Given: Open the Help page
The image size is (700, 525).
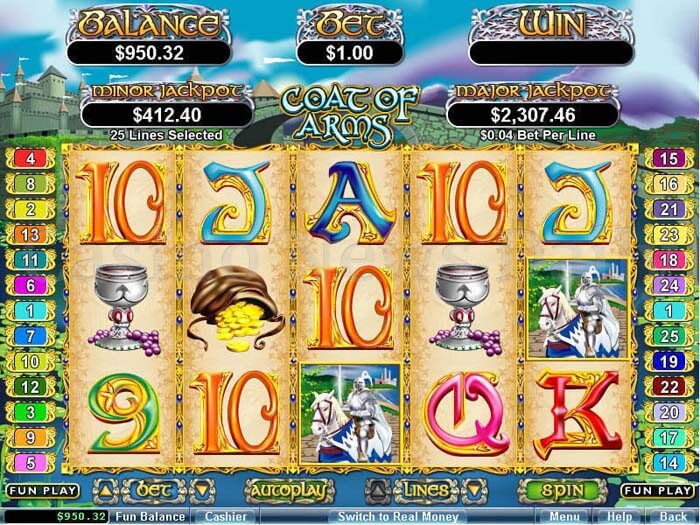Looking at the screenshot, I should [619, 516].
